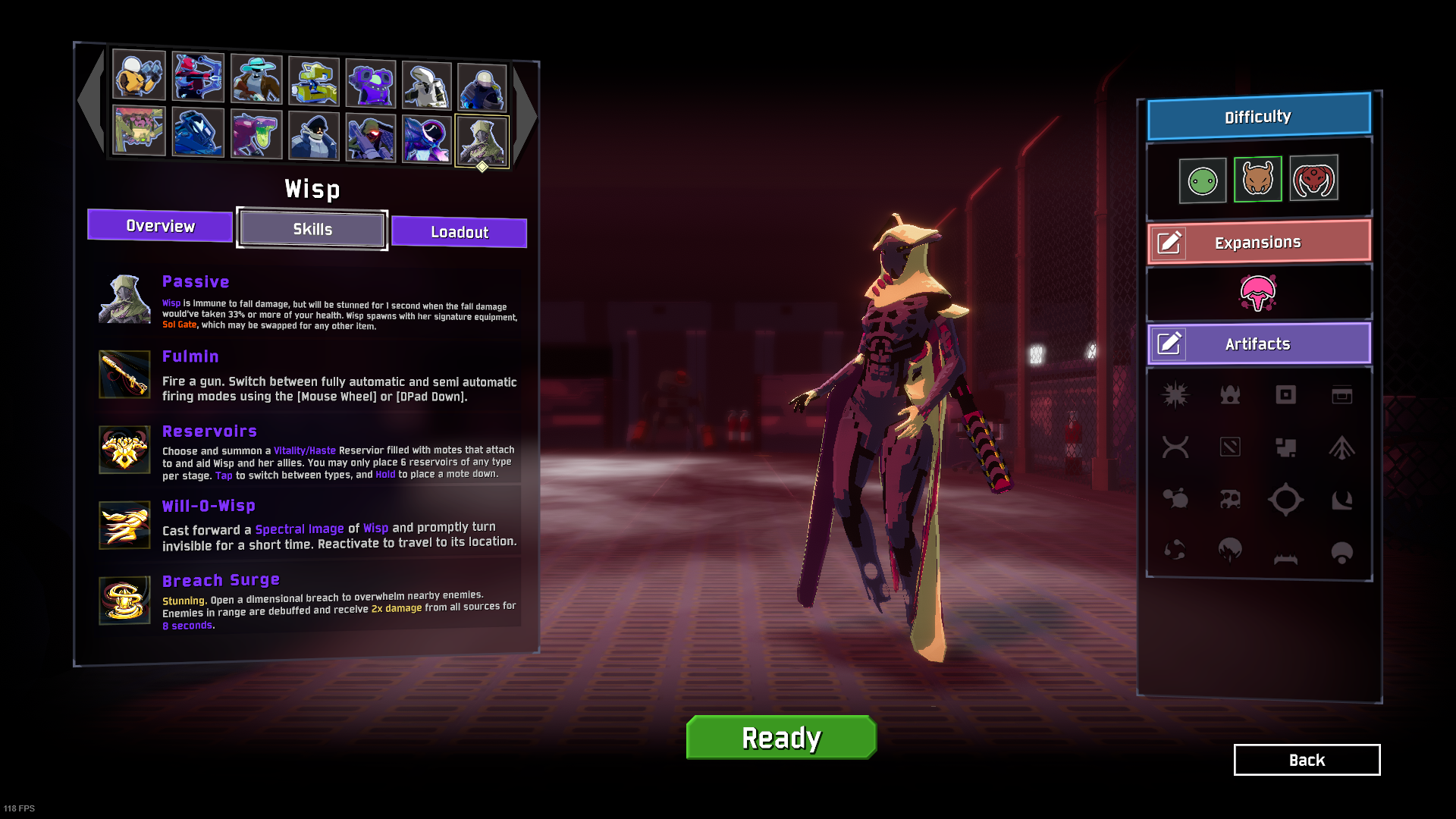1456x819 pixels.
Task: Choose the red Monsoon difficulty icon
Action: [1313, 179]
